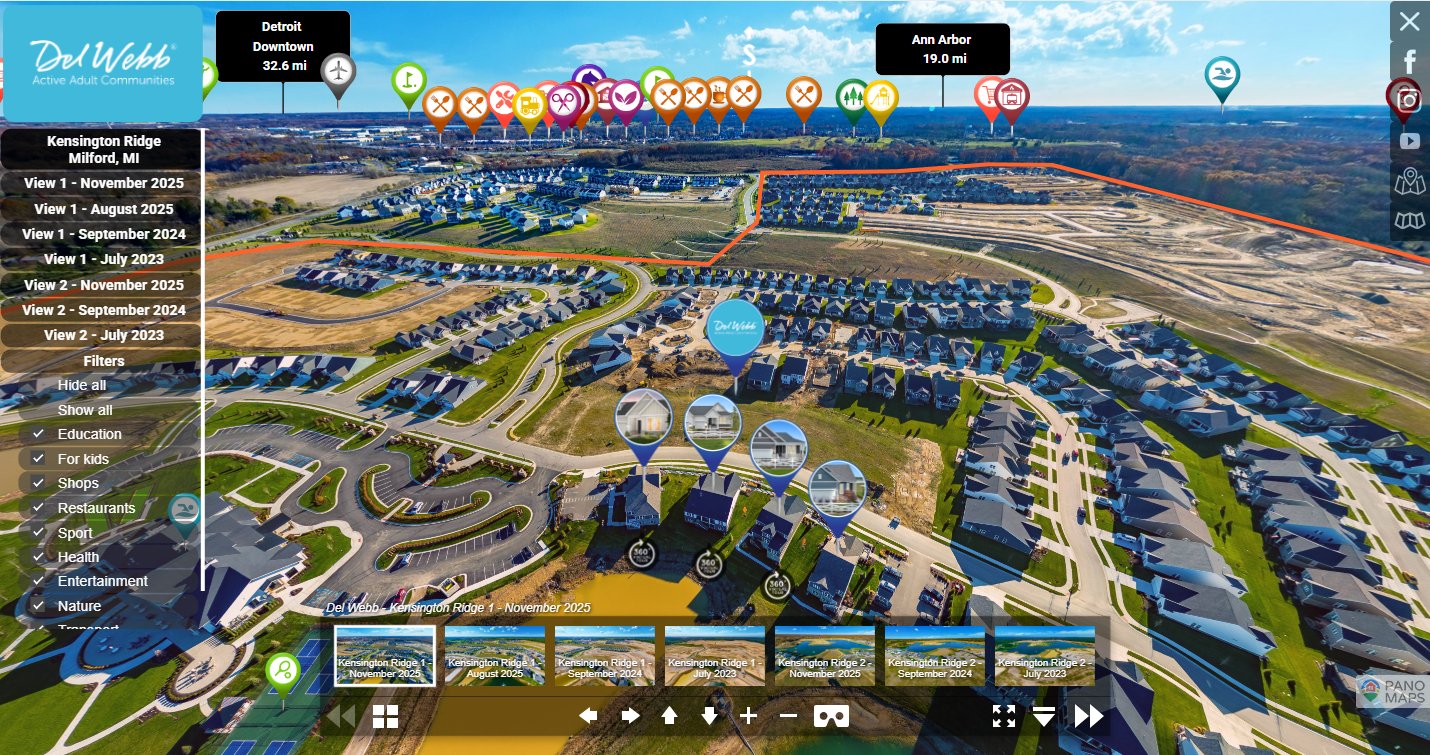The width and height of the screenshot is (1430, 755).
Task: Enter fullscreen mode
Action: coord(1004,716)
